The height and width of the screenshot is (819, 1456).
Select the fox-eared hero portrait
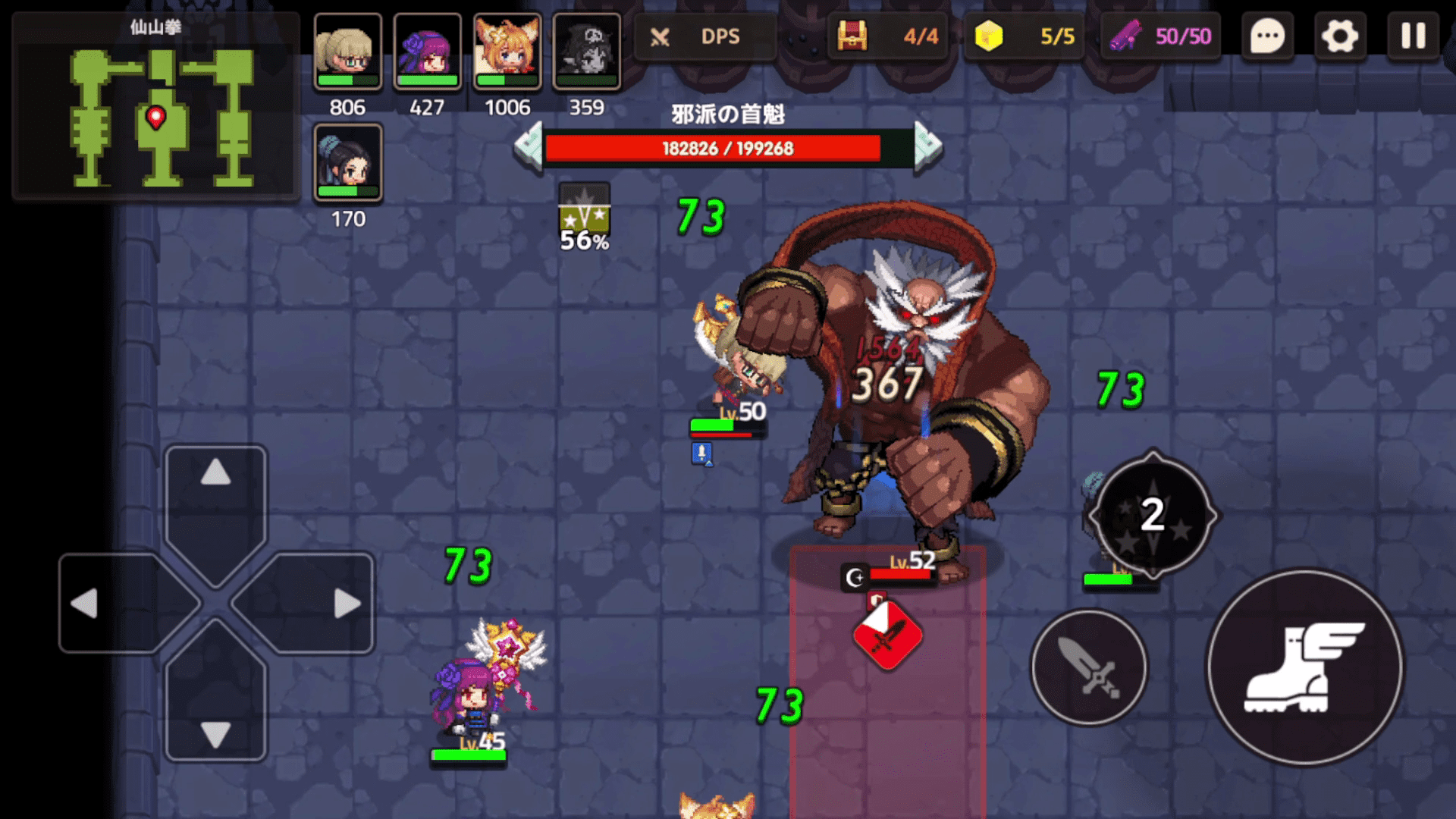point(507,51)
